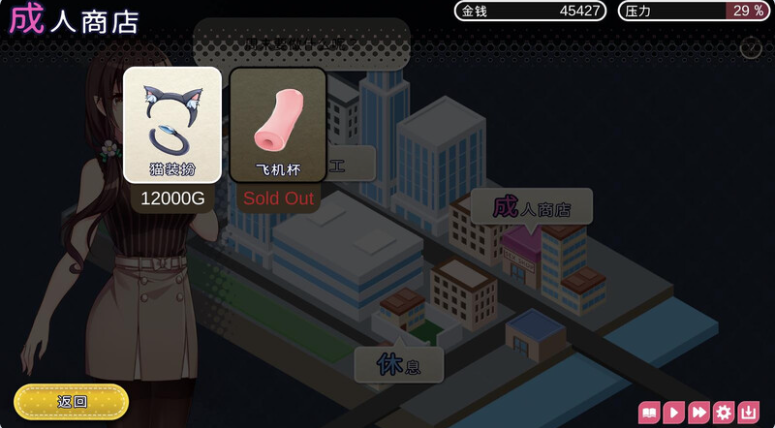775x428 pixels.
Task: Click the round checkmark icon below 压力
Action: click(x=751, y=48)
